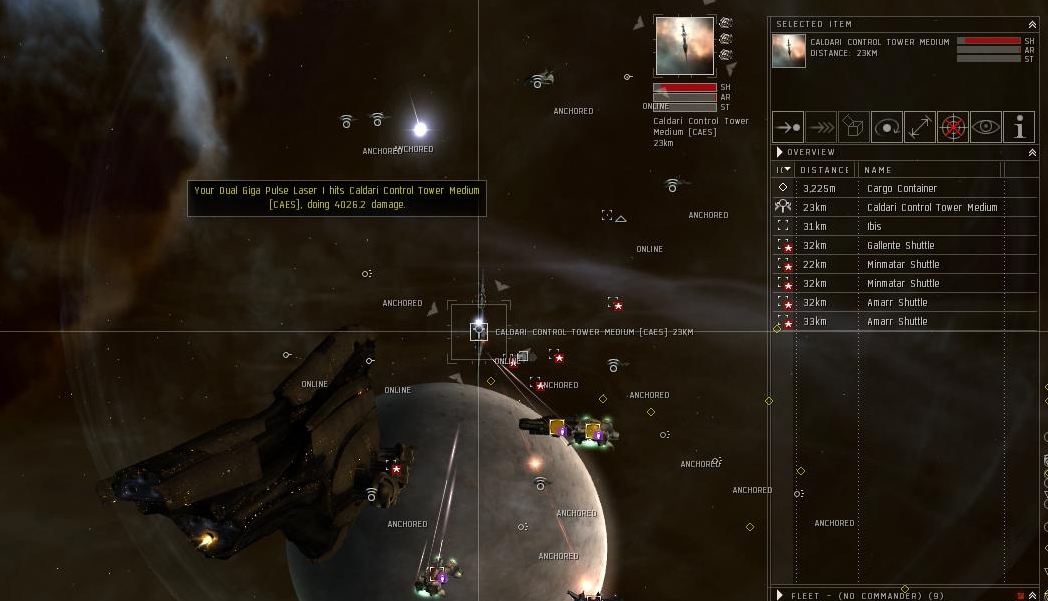
Task: Activate the Orbit button
Action: [x=887, y=127]
